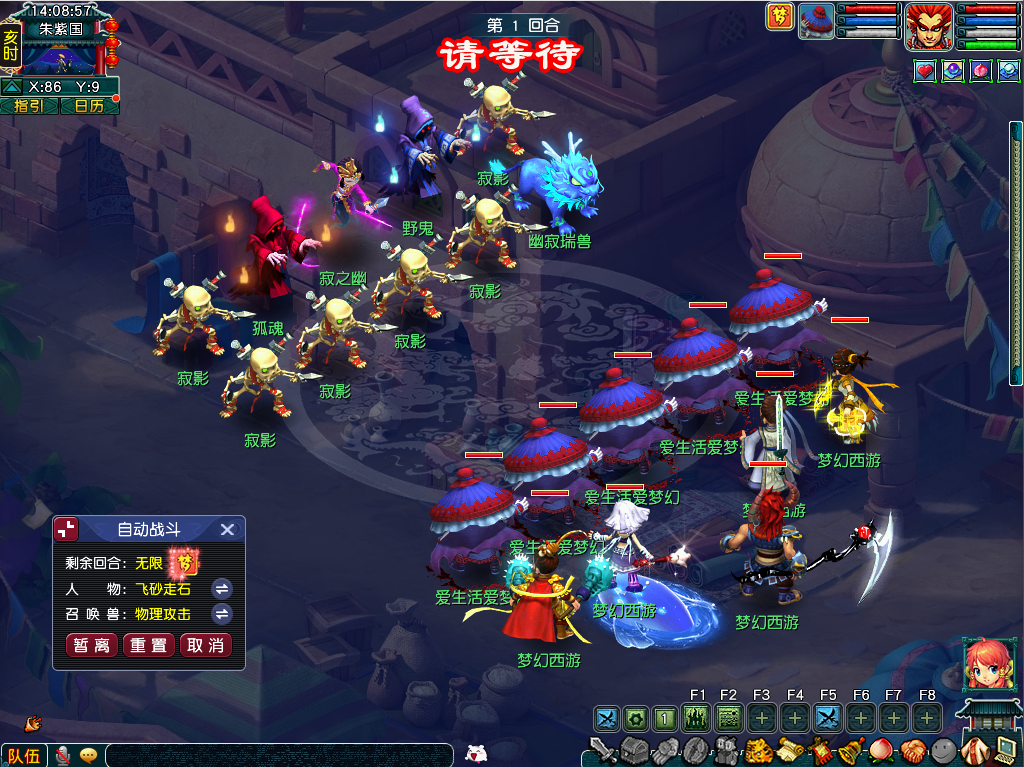Open the 指引 guide
Viewport: 1024px width, 767px height.
coord(28,106)
